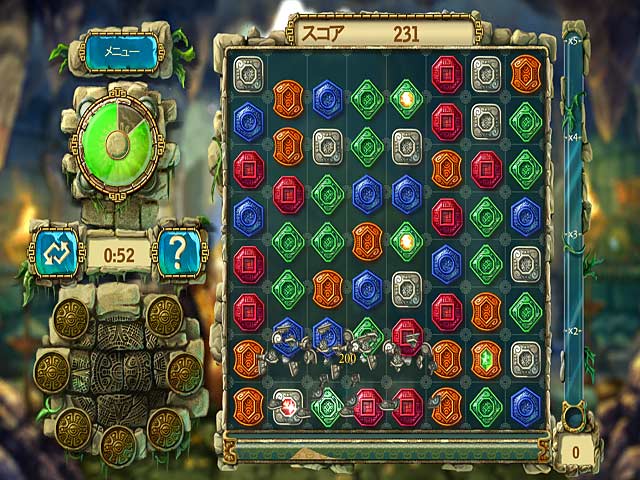Select the silver tile with red gem
640x480 pixels.
click(x=288, y=405)
